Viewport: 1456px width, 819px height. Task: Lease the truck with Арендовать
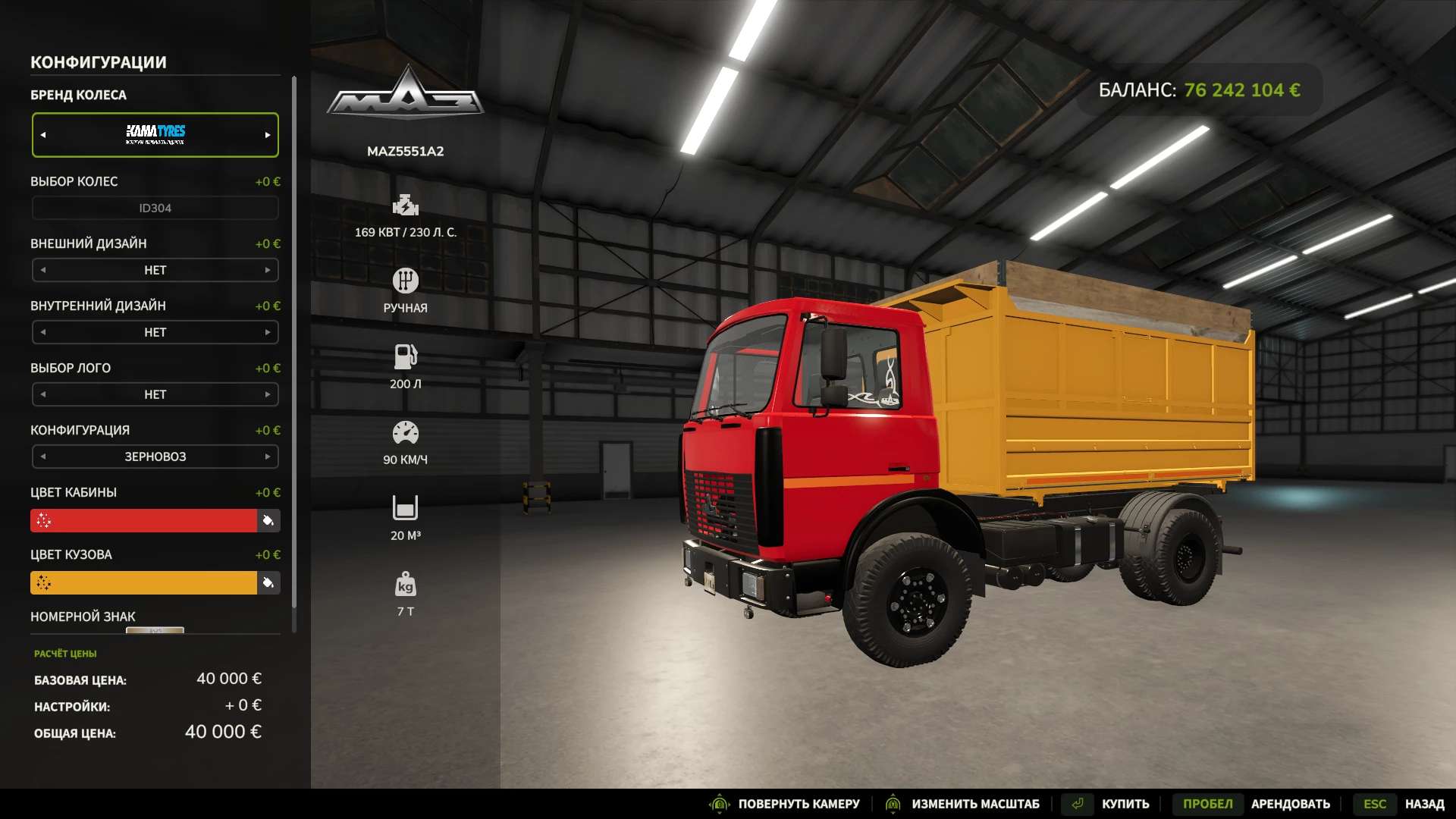1290,804
